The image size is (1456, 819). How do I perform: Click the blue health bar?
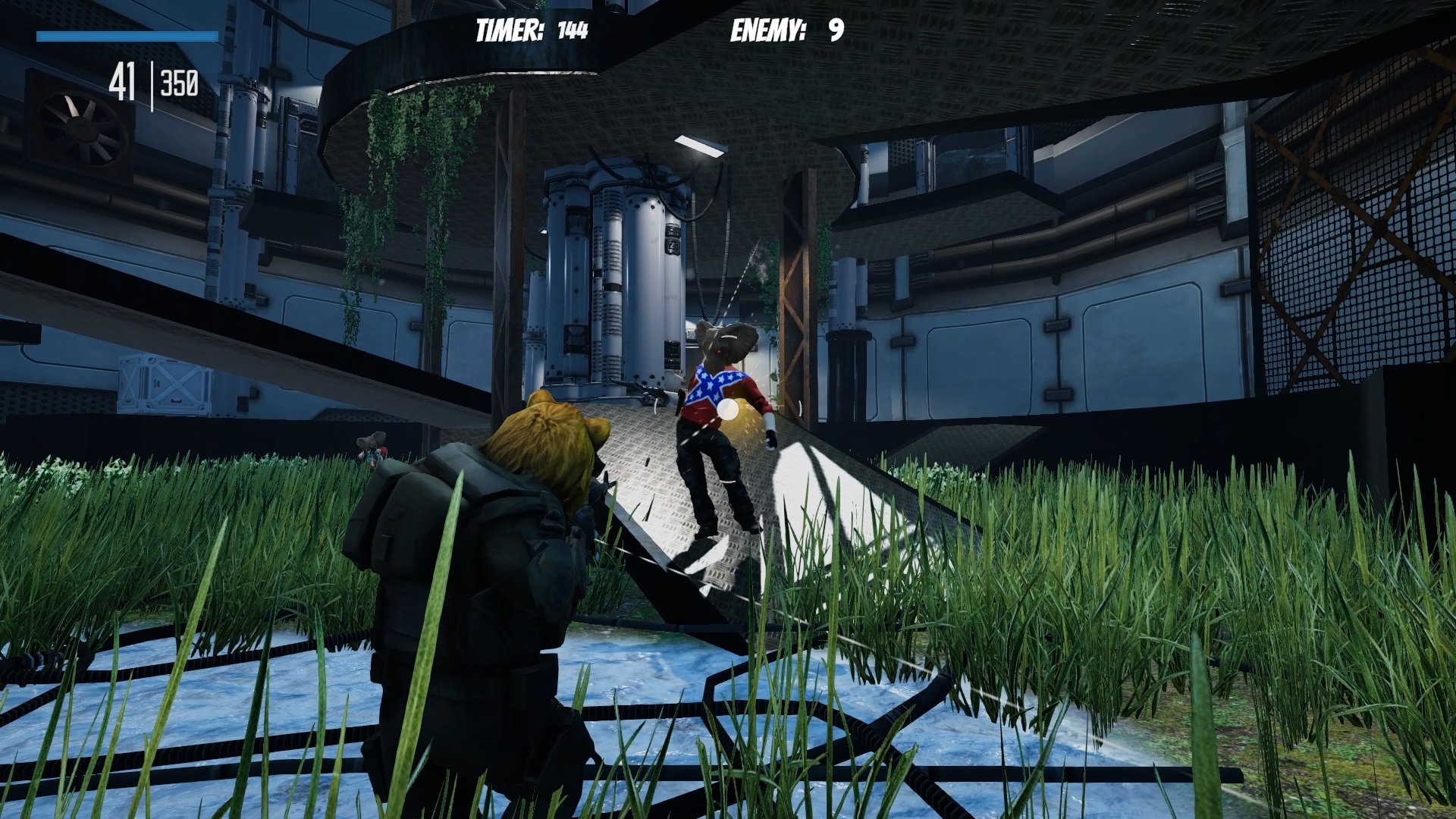129,35
